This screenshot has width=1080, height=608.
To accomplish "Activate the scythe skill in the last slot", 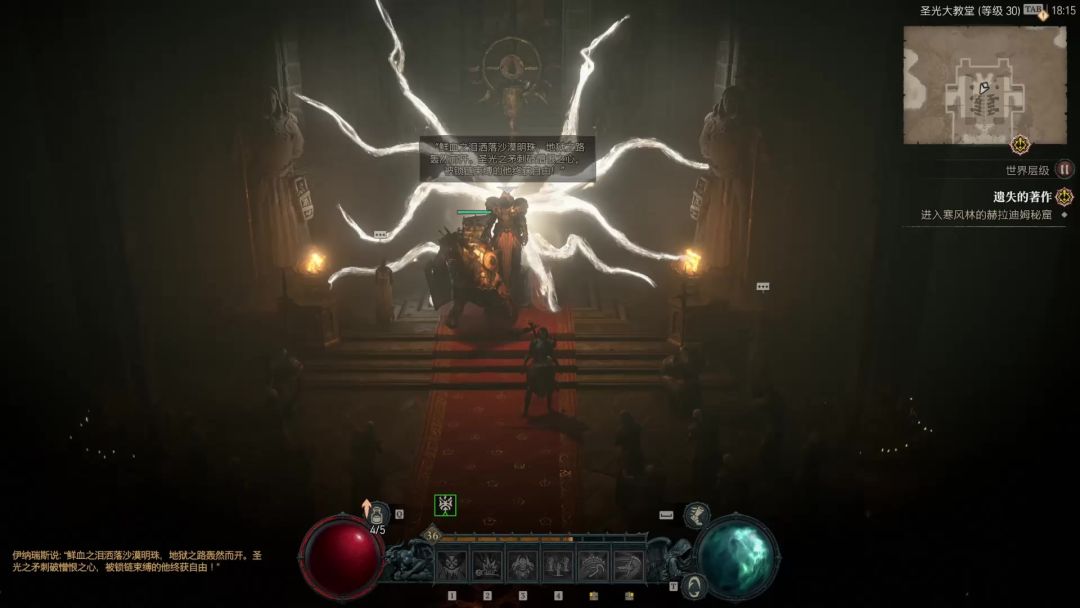I will tap(628, 565).
